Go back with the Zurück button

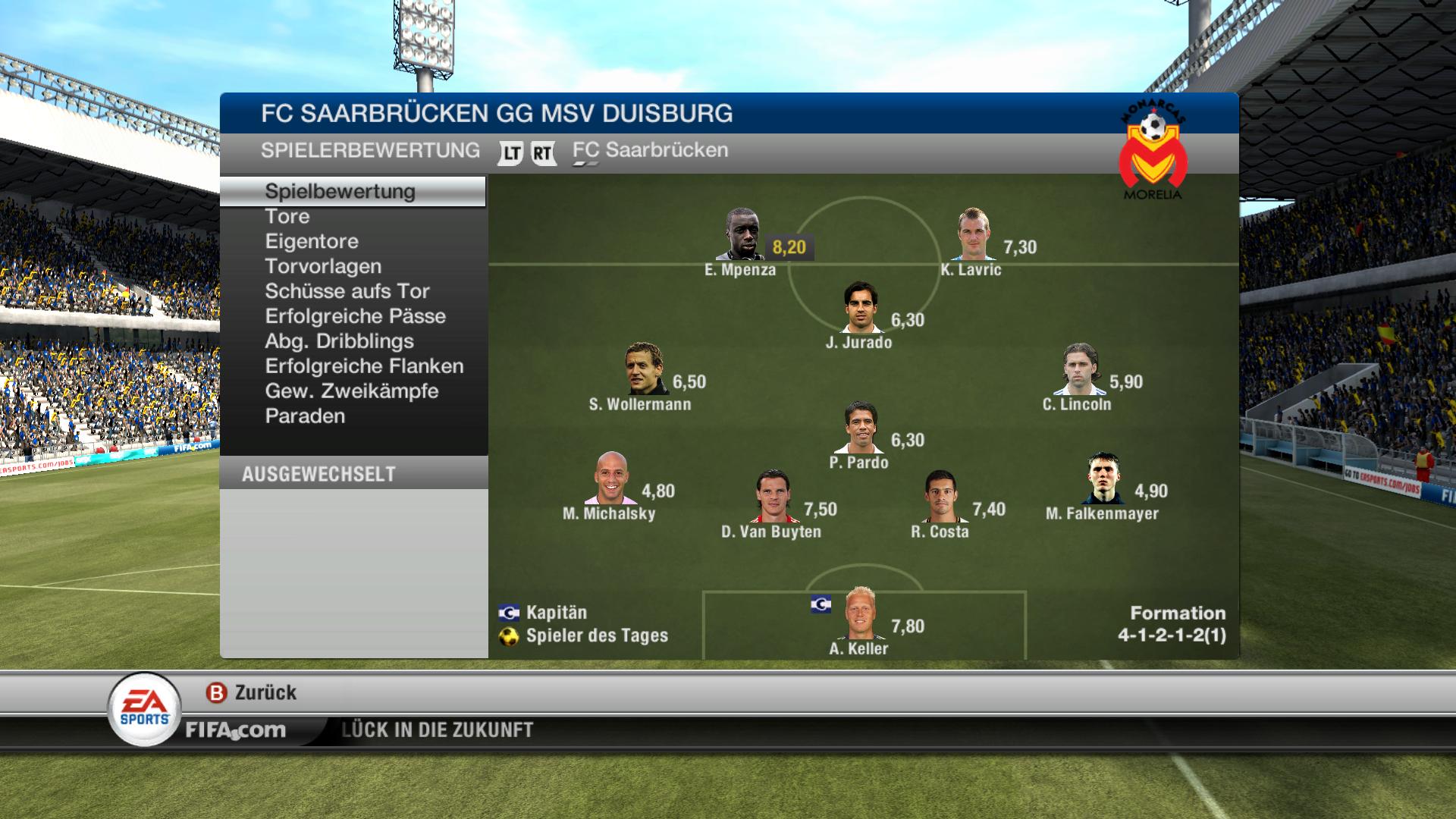coord(252,693)
